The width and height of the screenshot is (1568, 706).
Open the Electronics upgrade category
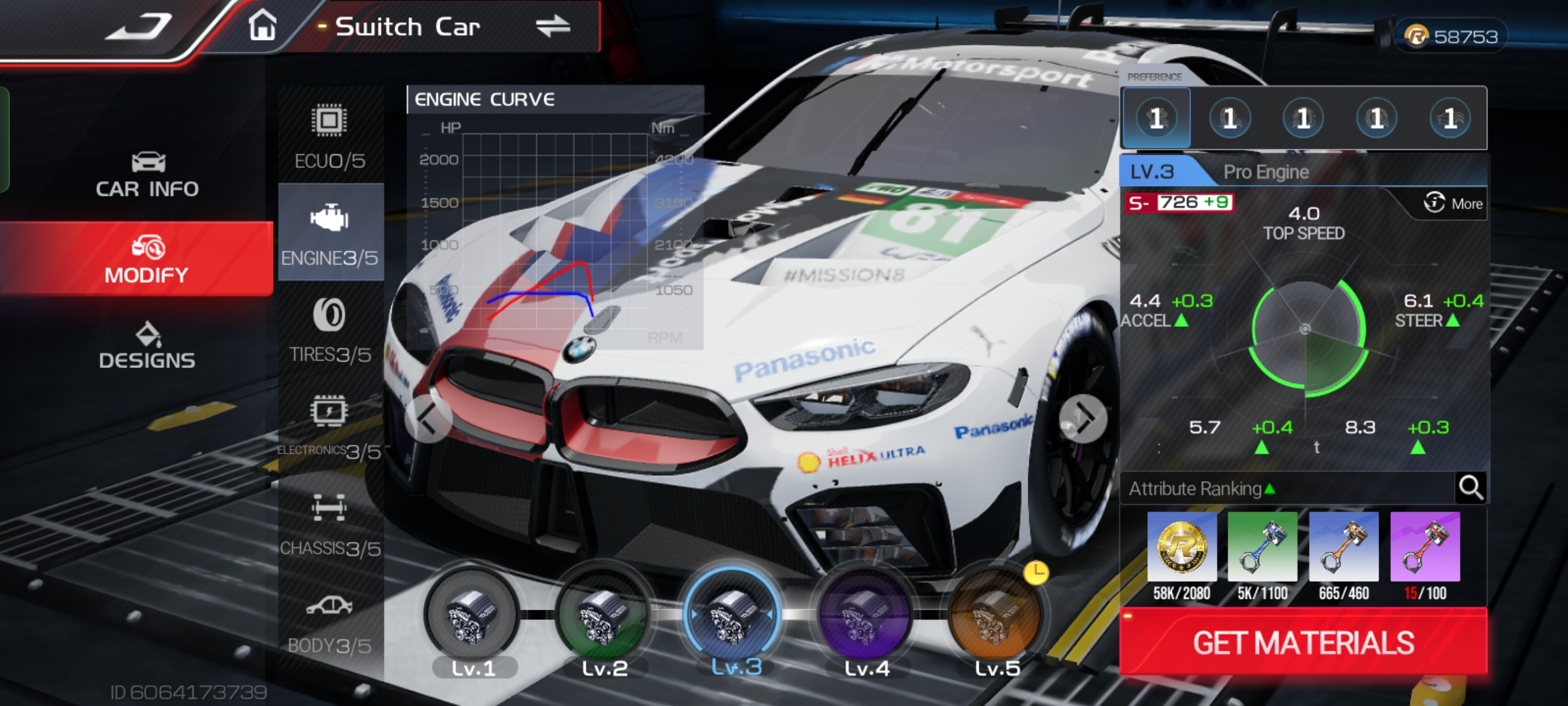click(x=330, y=427)
